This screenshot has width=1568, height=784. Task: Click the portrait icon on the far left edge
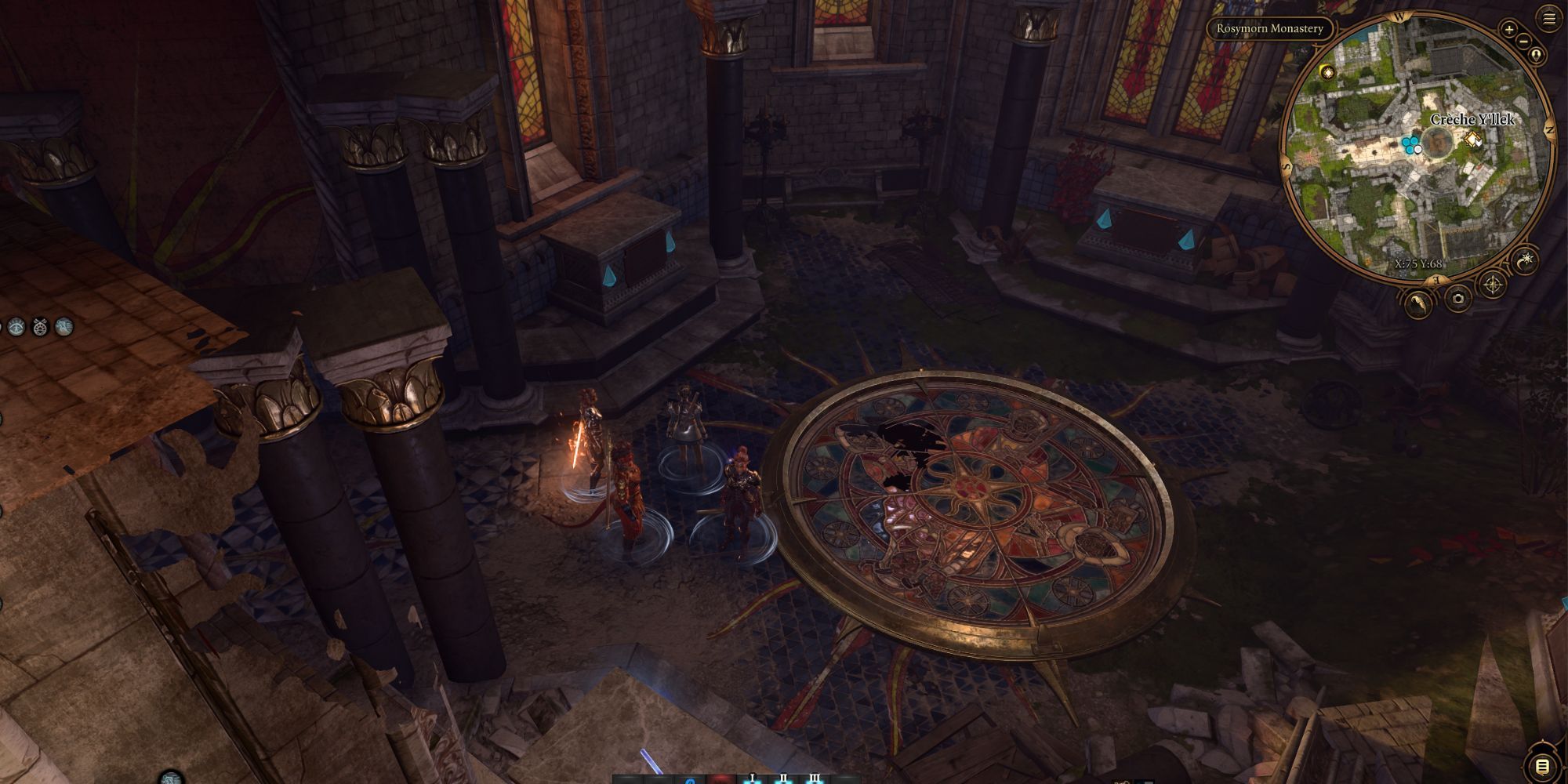tap(64, 326)
